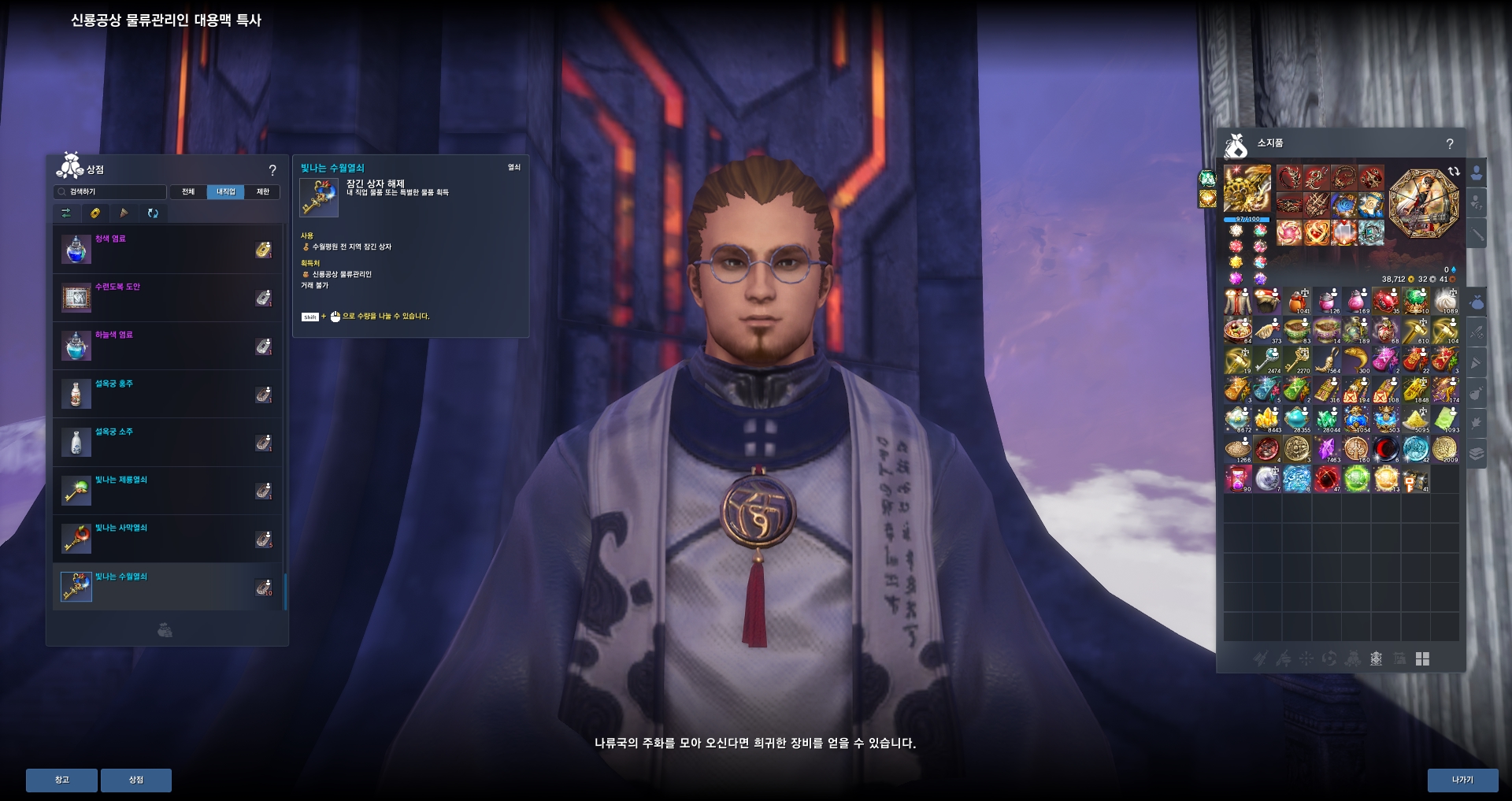Click the shop's blue refresh arrows filter icon
Viewport: 1512px width, 801px height.
point(153,213)
